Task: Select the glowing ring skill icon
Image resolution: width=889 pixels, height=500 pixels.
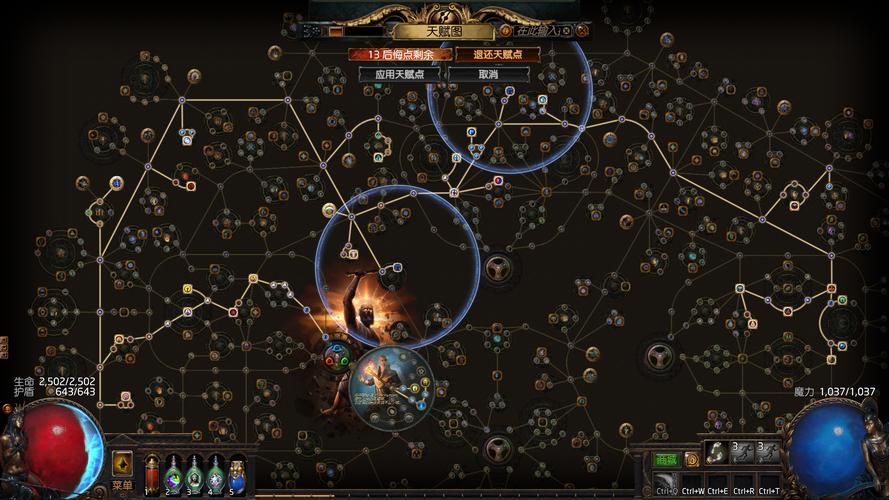Action: [716, 453]
